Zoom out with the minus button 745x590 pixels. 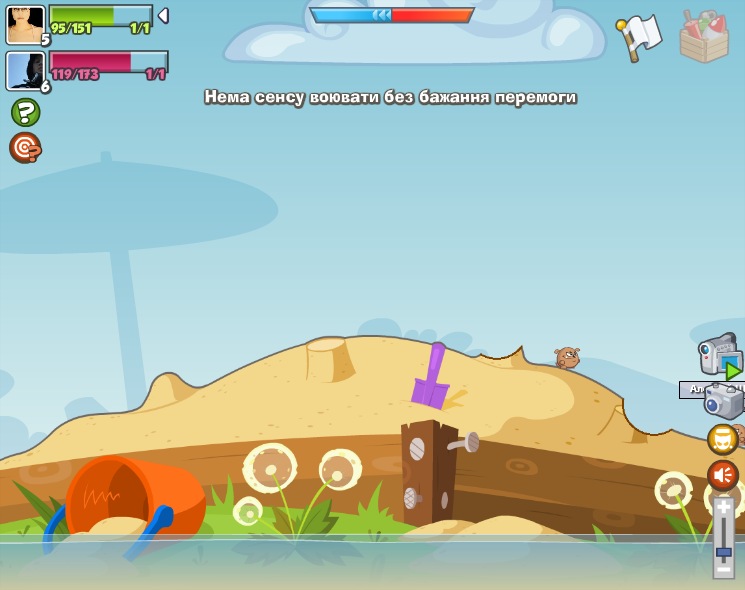click(x=723, y=570)
